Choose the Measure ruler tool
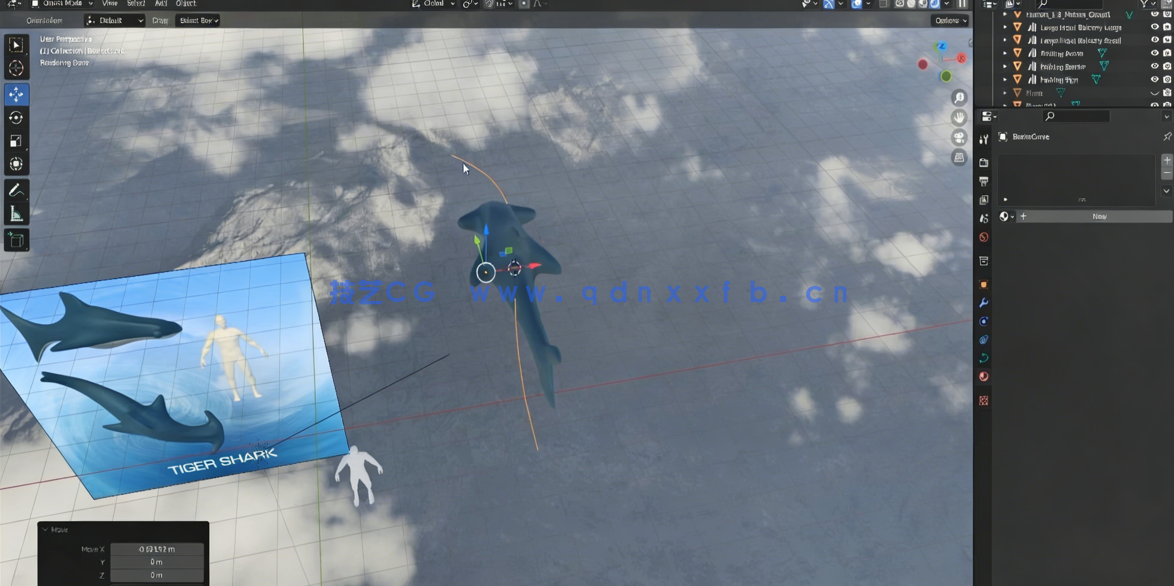Viewport: 1174px width, 586px height. pyautogui.click(x=16, y=214)
